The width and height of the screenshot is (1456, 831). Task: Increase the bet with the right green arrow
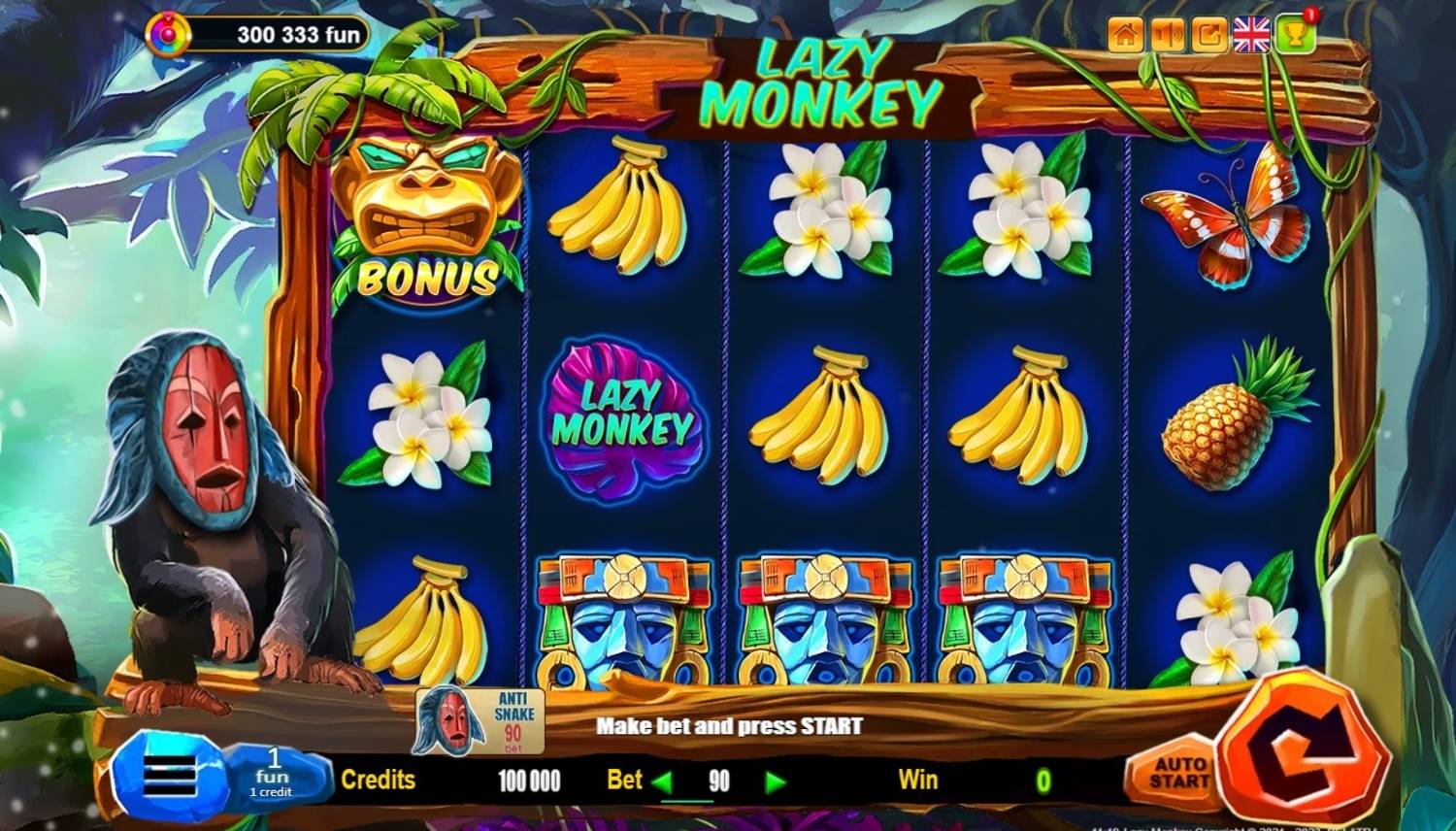pyautogui.click(x=775, y=781)
